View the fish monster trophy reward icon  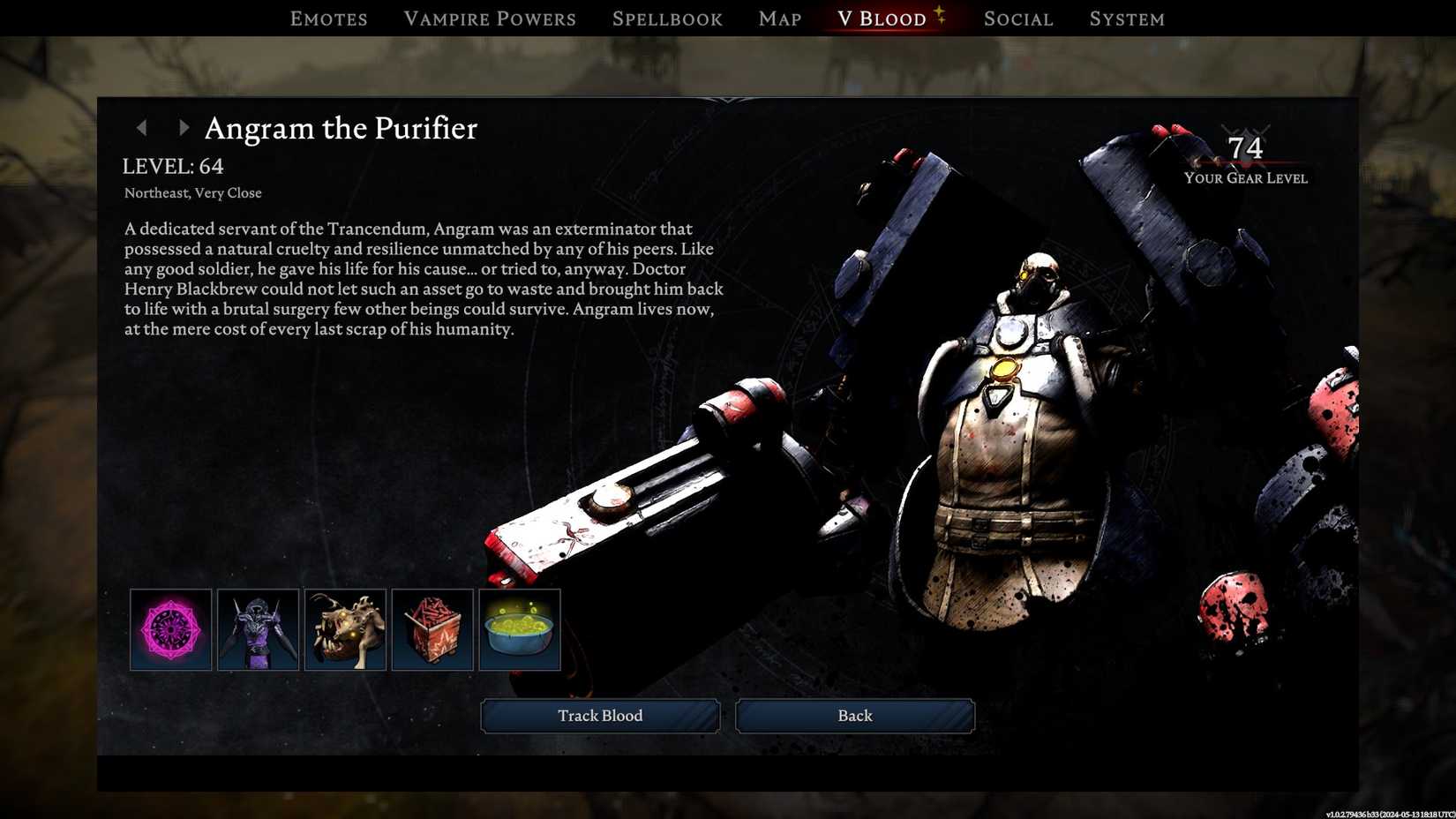click(x=345, y=628)
